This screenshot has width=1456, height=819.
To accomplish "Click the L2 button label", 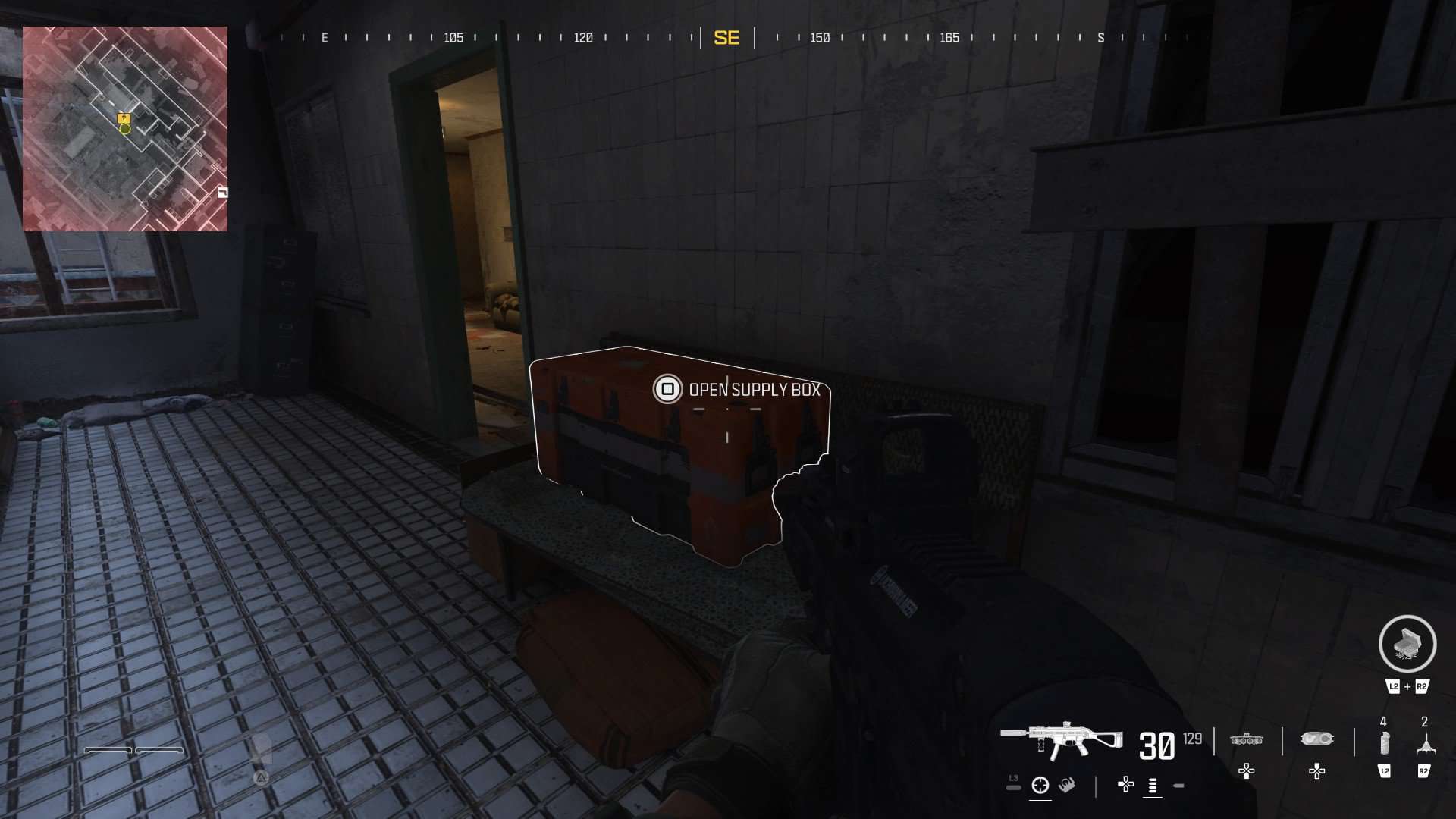I will coord(1385,770).
